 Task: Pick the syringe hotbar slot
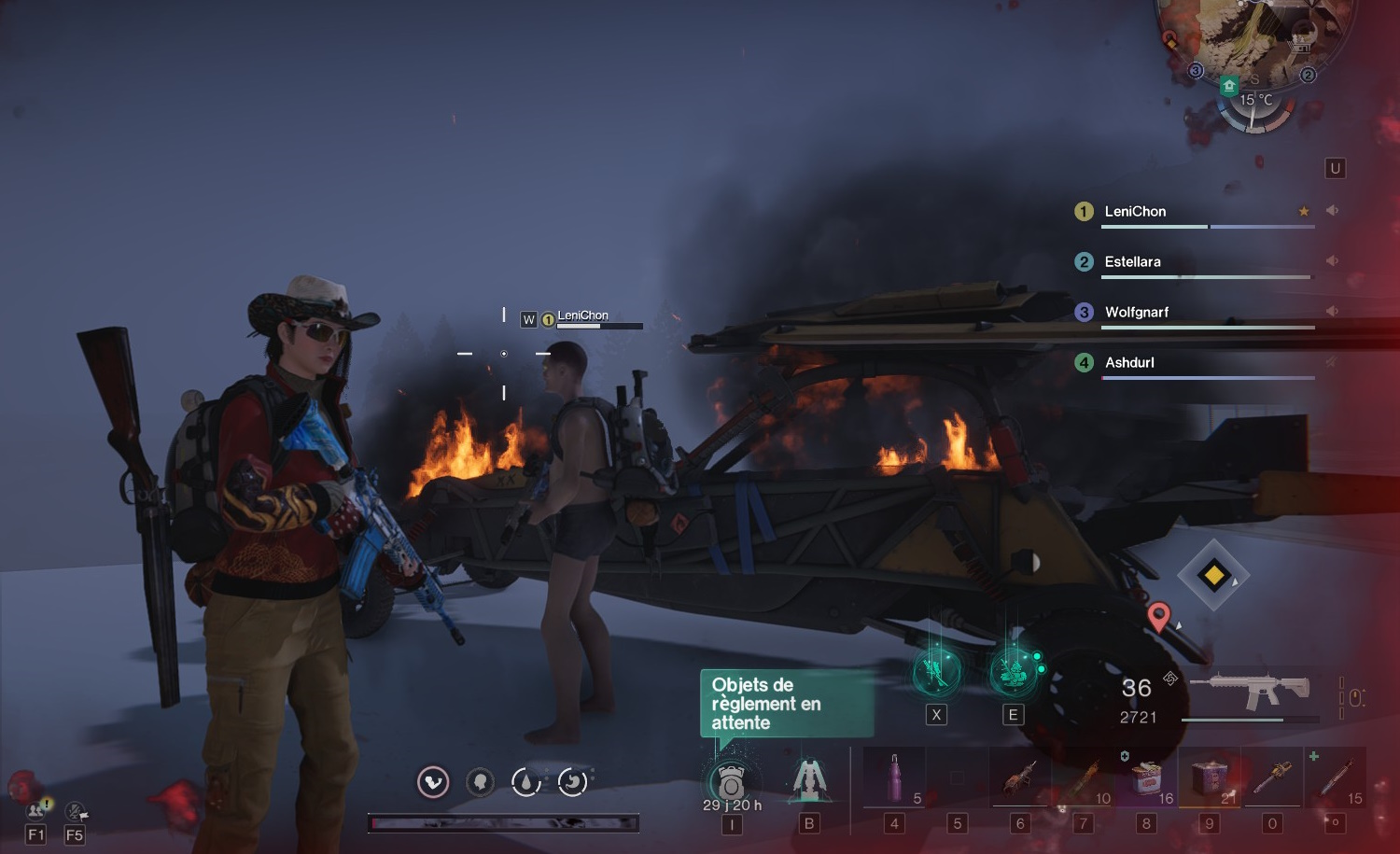tap(1336, 778)
